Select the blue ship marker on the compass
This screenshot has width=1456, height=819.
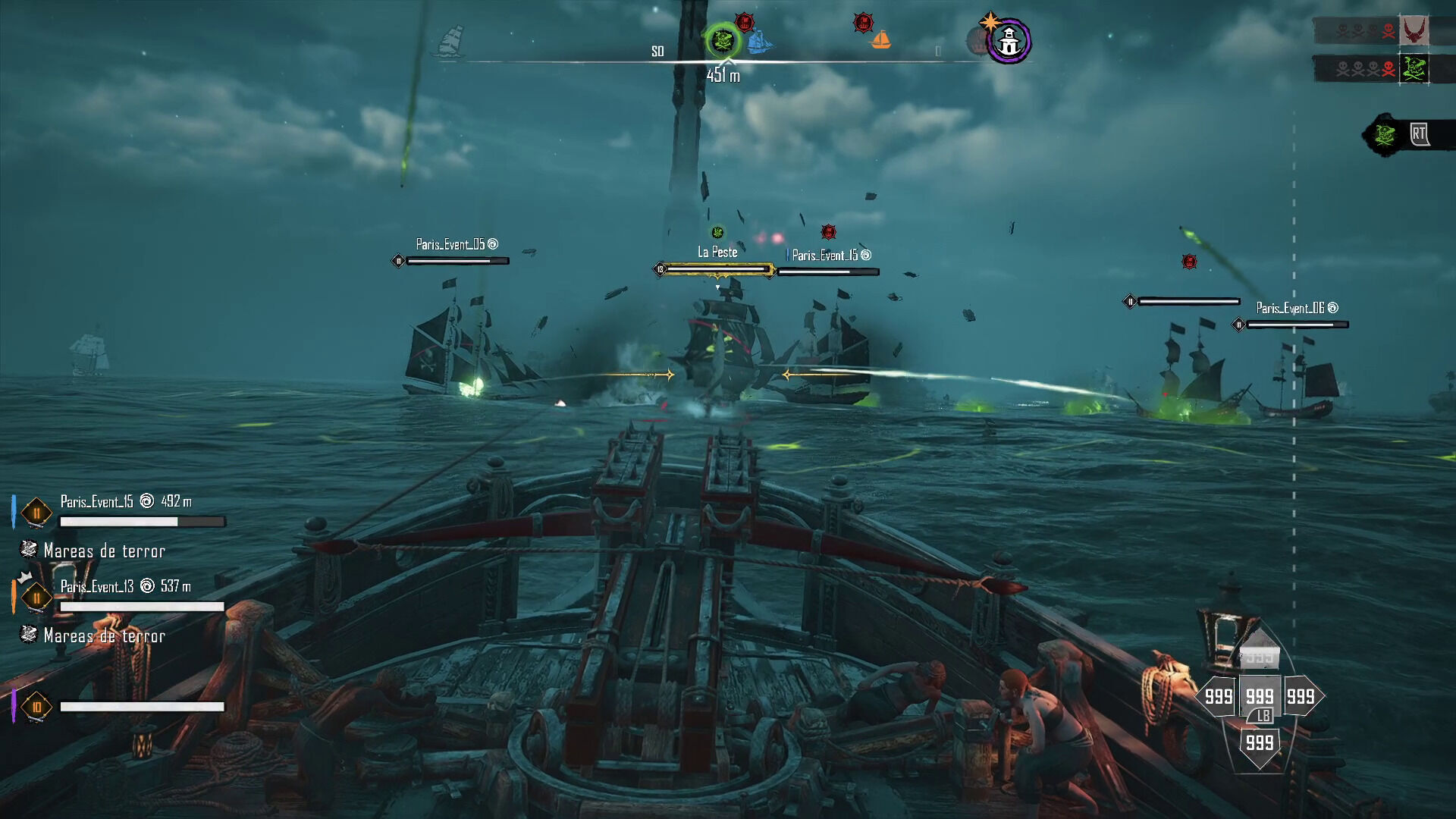(759, 42)
